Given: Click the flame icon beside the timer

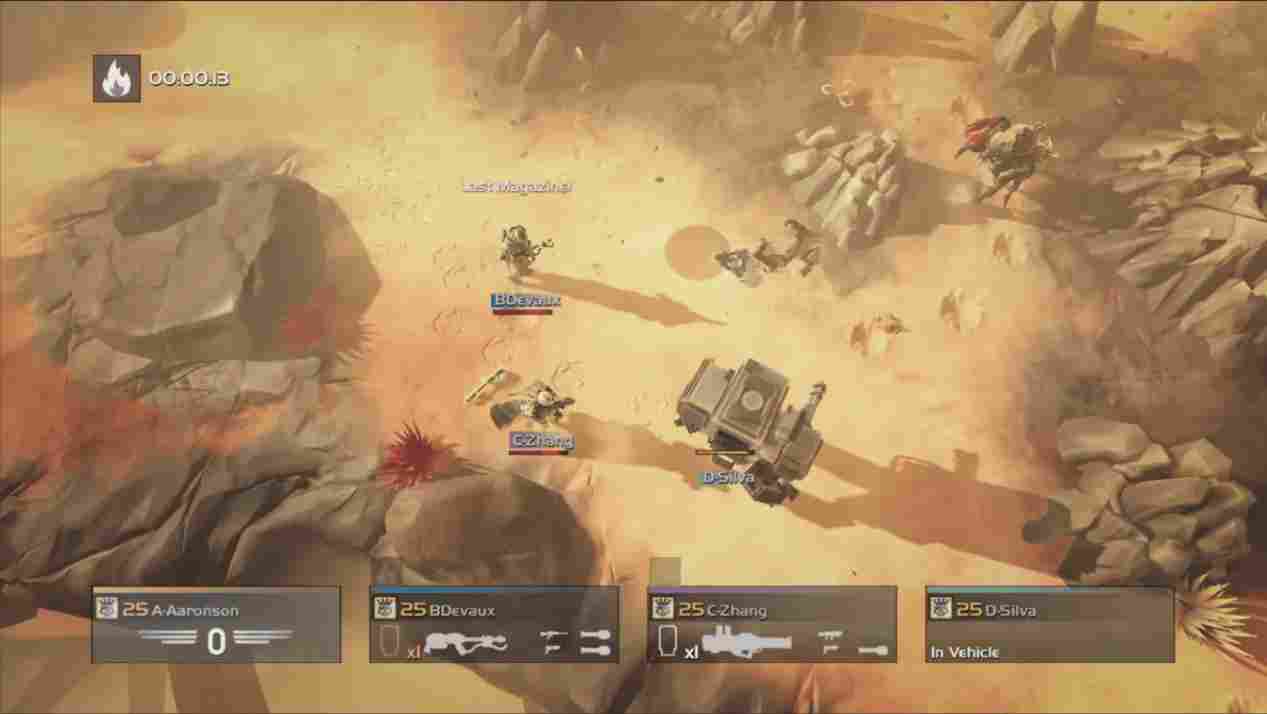Looking at the screenshot, I should pyautogui.click(x=116, y=78).
